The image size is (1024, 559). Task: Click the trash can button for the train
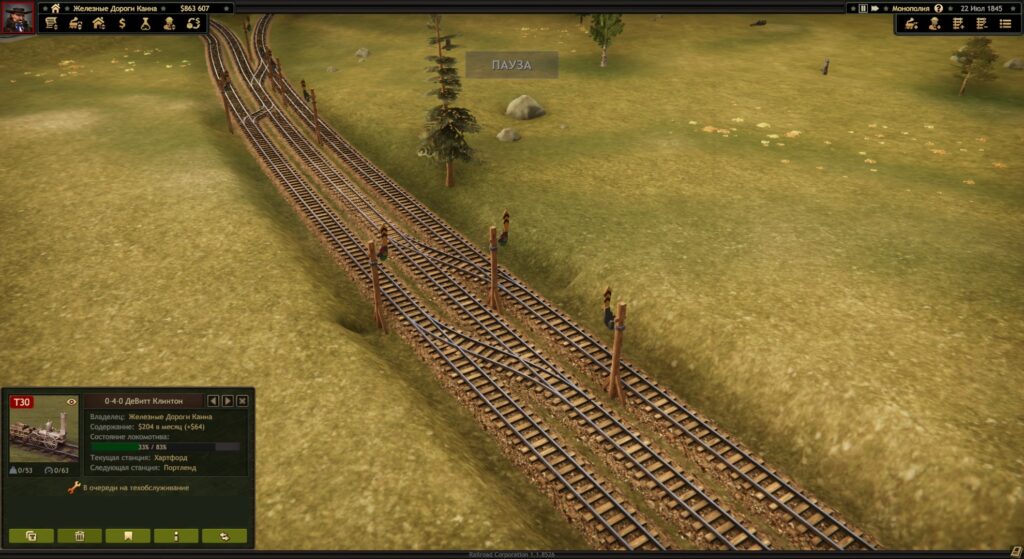pyautogui.click(x=80, y=536)
